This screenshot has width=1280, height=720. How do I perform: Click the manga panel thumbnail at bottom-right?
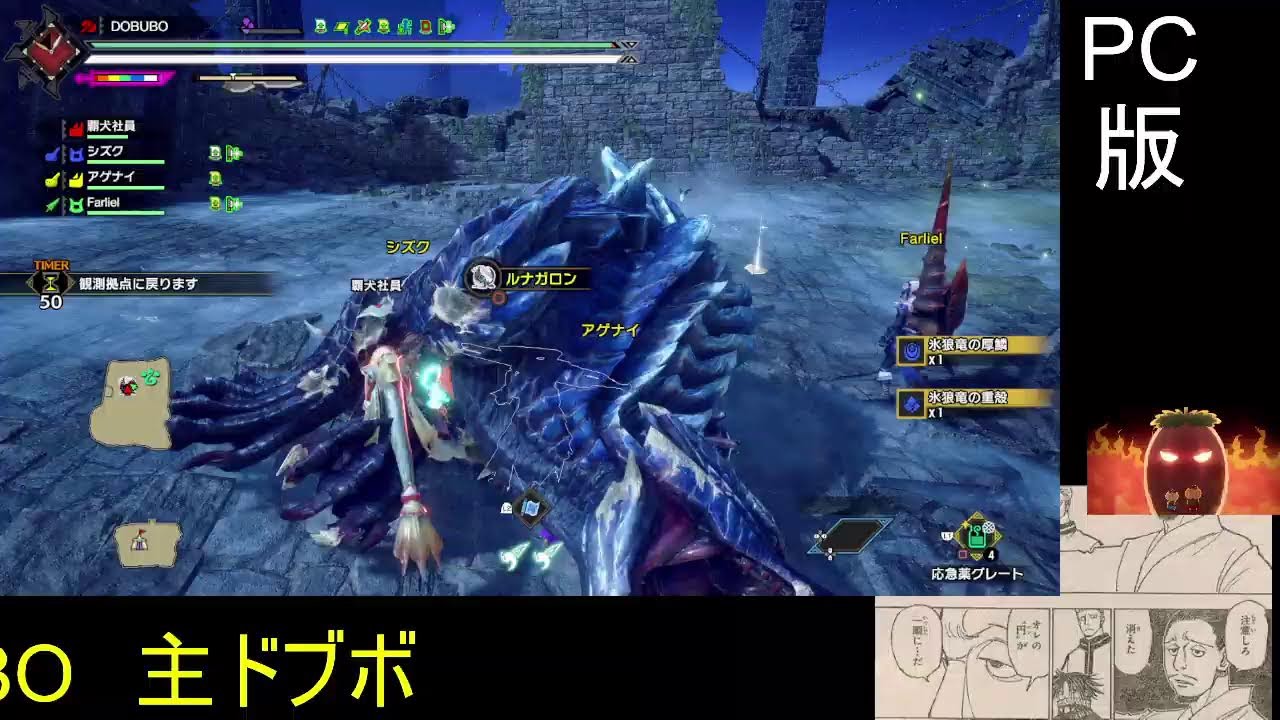point(1070,660)
